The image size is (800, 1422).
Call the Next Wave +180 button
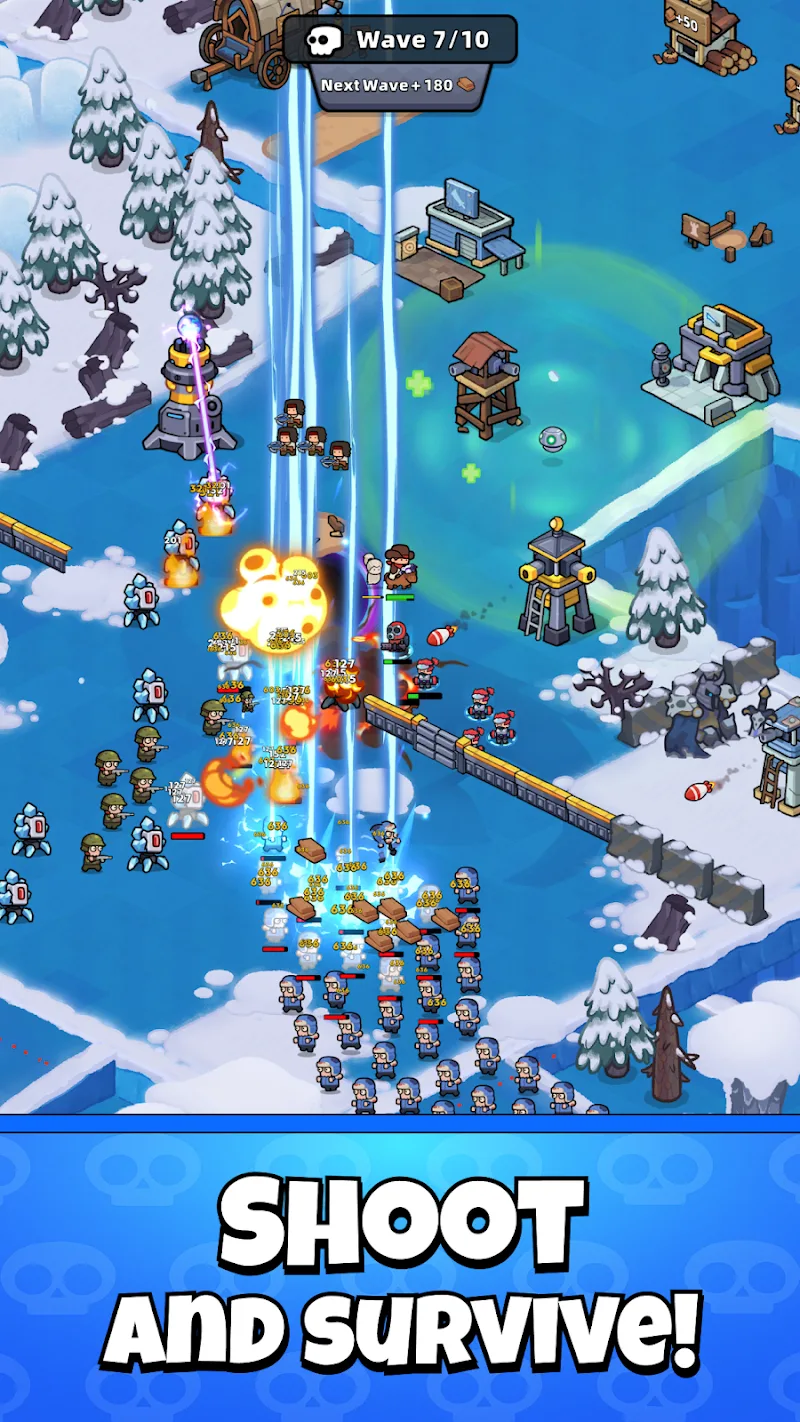click(399, 86)
